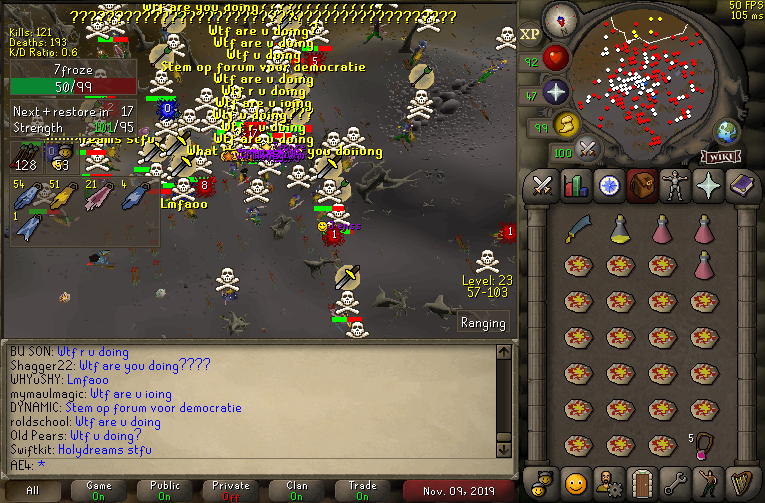The image size is (765, 503).
Task: Select the scimitar in the inventory
Action: (577, 231)
